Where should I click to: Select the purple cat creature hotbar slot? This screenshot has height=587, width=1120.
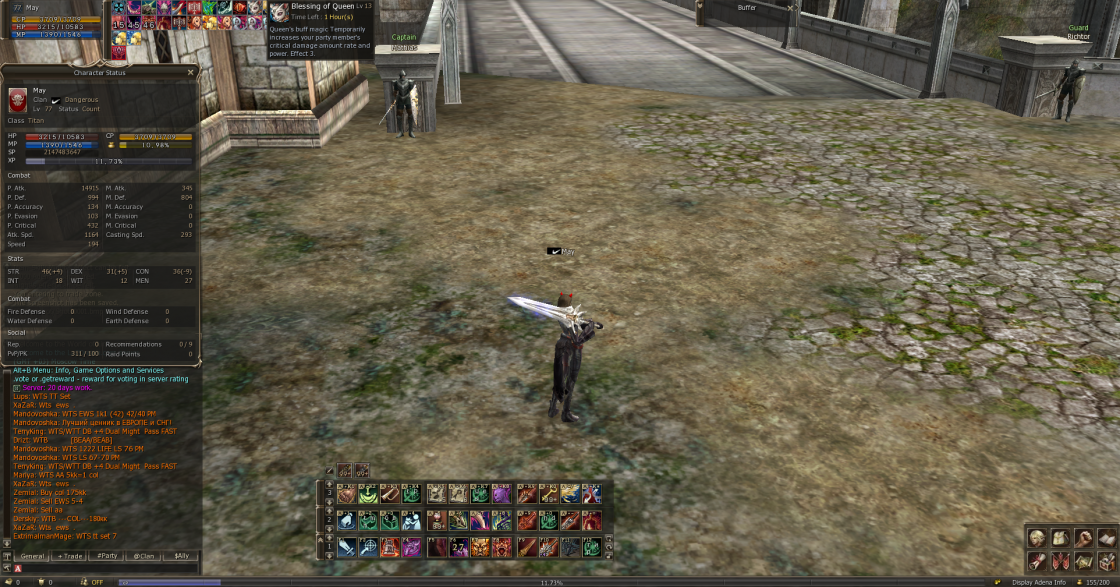click(501, 494)
